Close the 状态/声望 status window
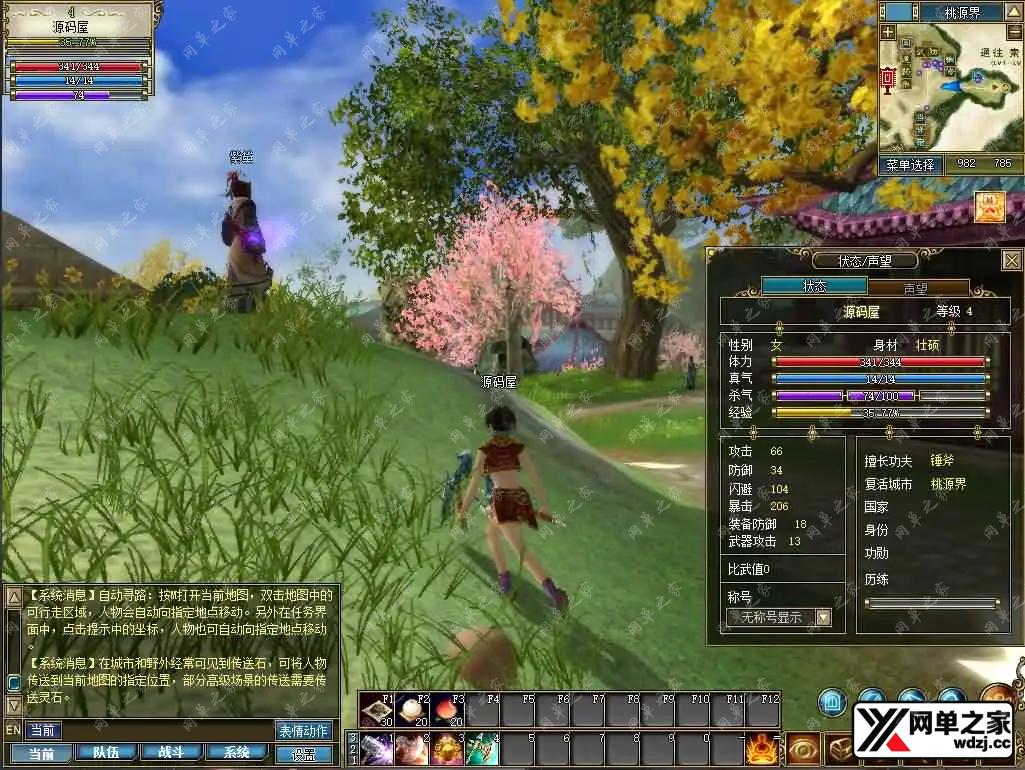 point(1011,260)
